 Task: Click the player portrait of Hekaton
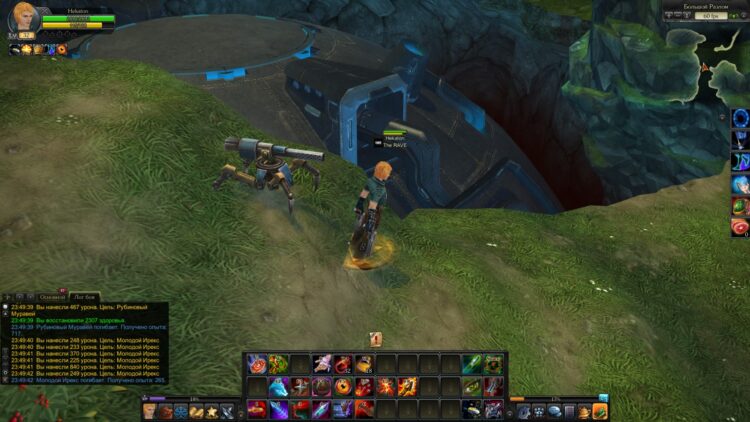click(23, 19)
